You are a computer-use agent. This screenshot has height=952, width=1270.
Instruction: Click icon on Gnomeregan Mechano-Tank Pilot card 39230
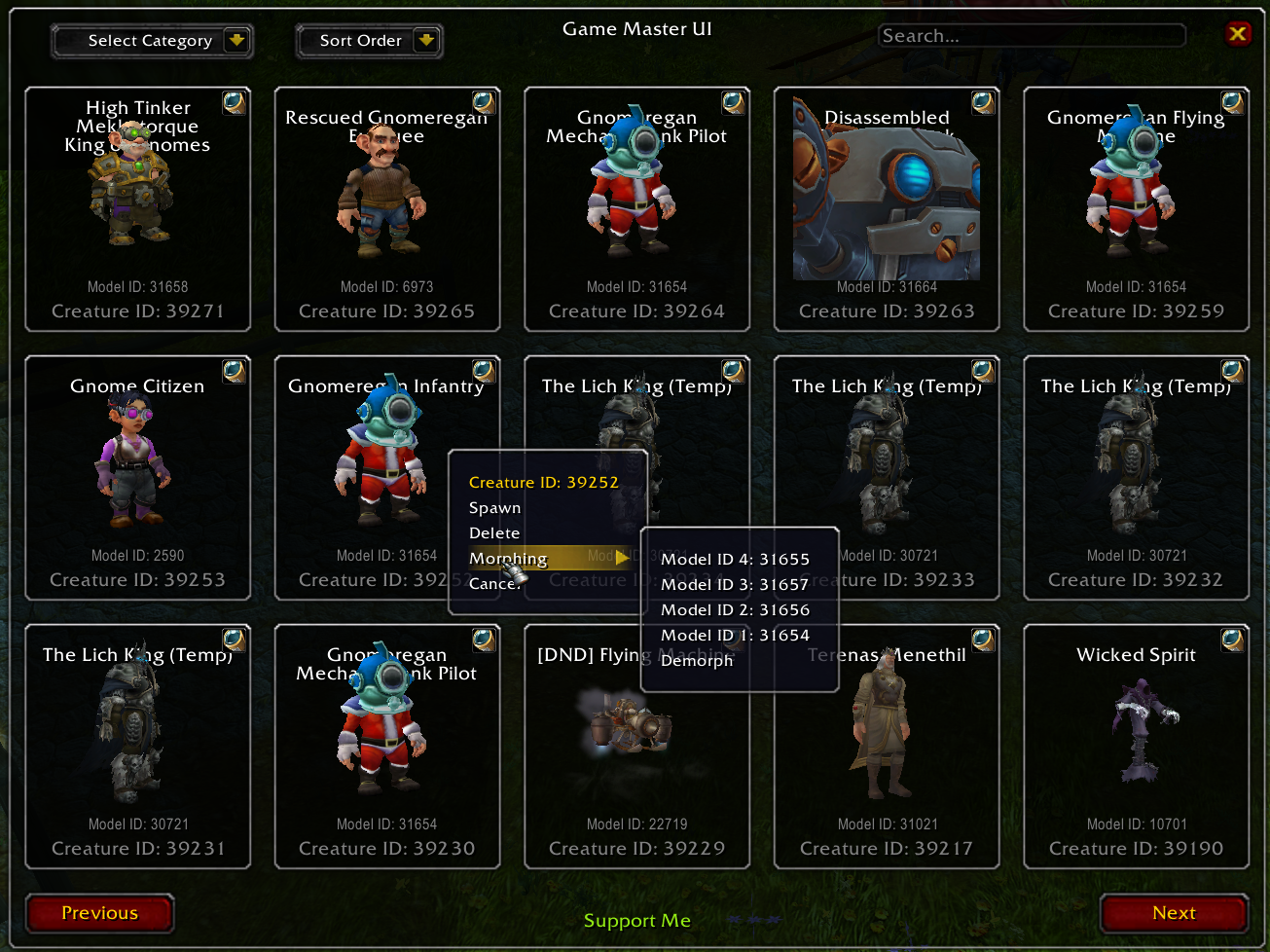484,639
